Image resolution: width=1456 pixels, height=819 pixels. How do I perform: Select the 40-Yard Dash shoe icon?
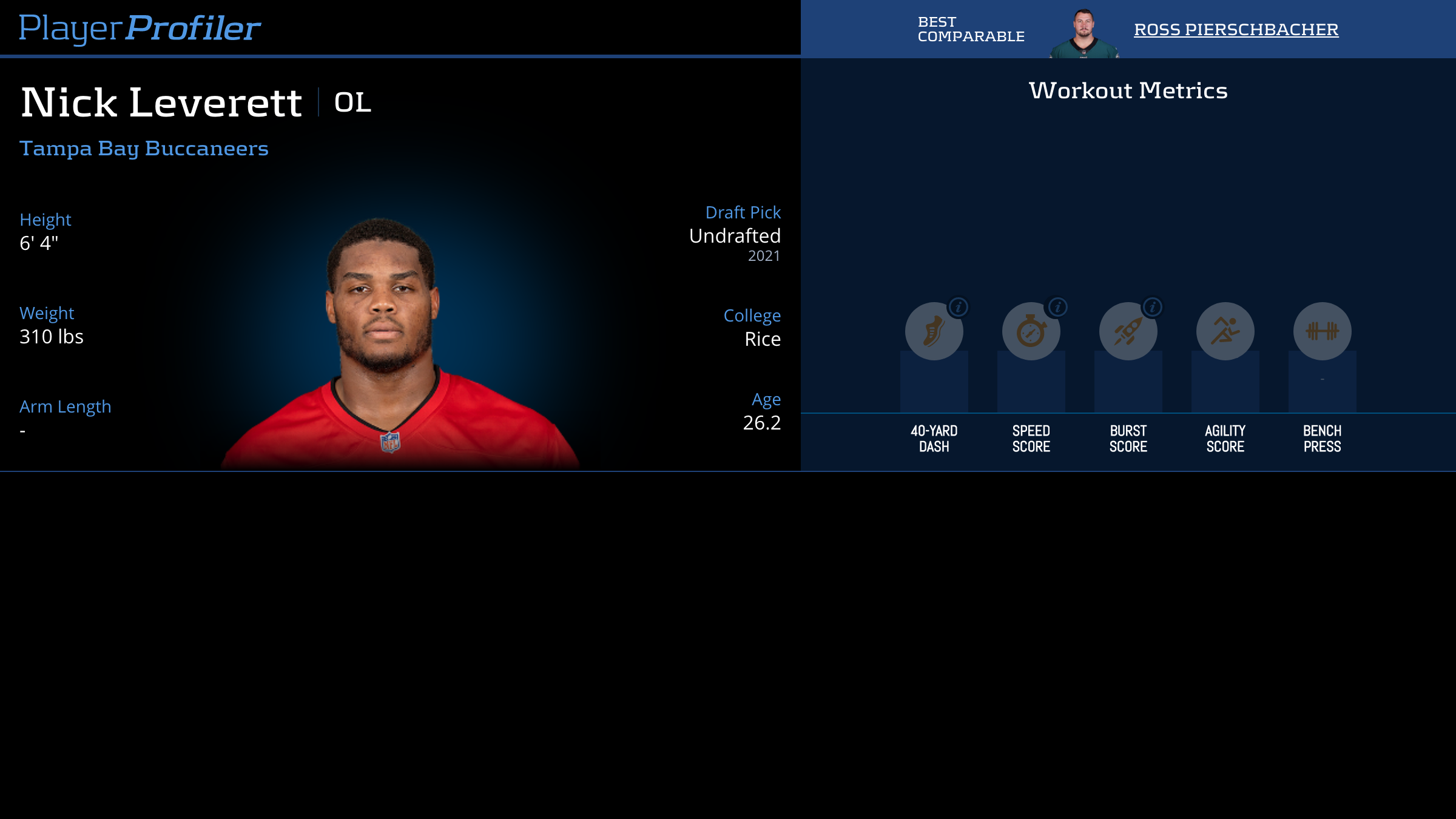coord(934,331)
